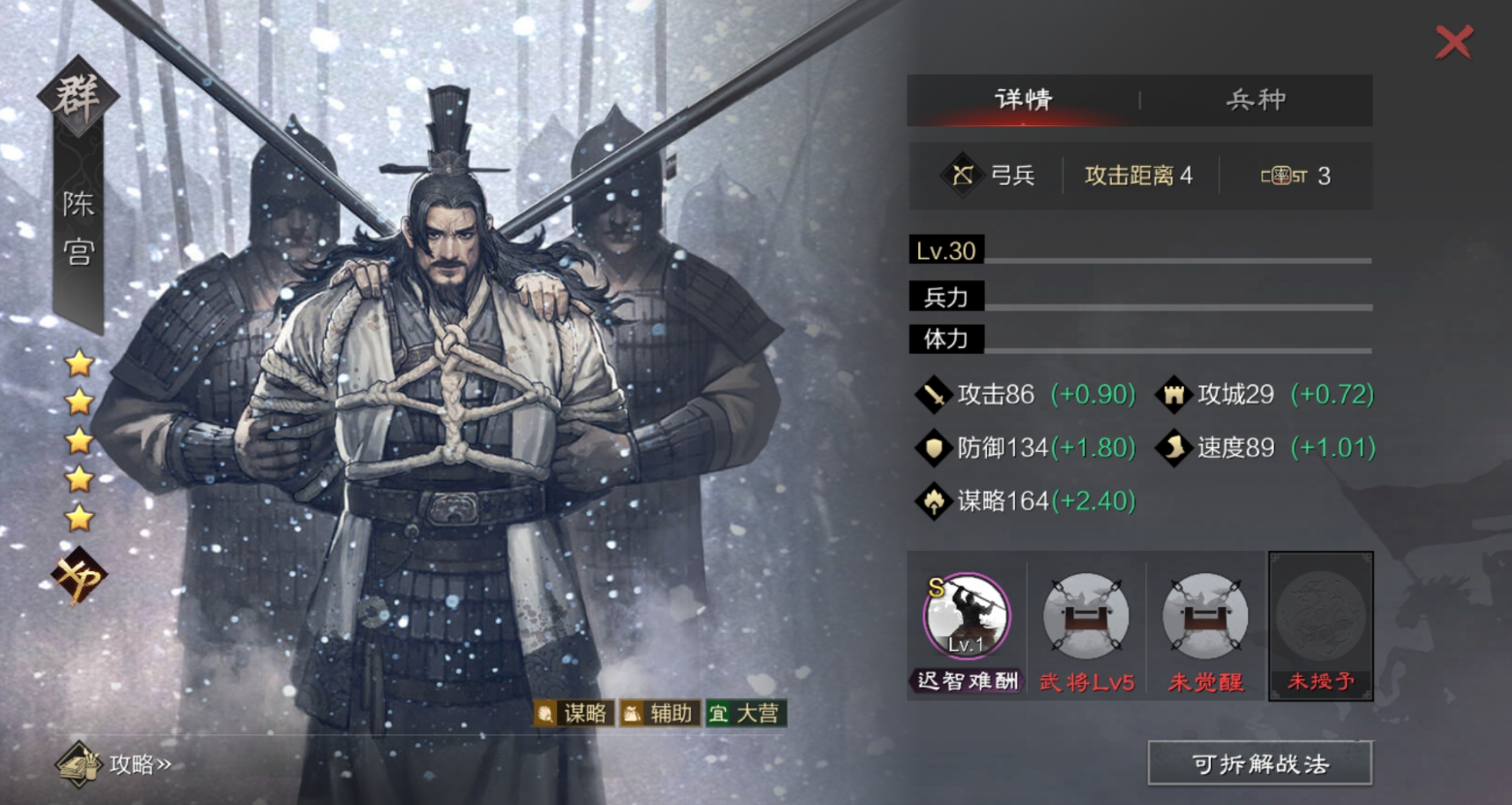Select the empty 未授予 skill slot
Viewport: 1512px width, 805px height.
coord(1321,617)
